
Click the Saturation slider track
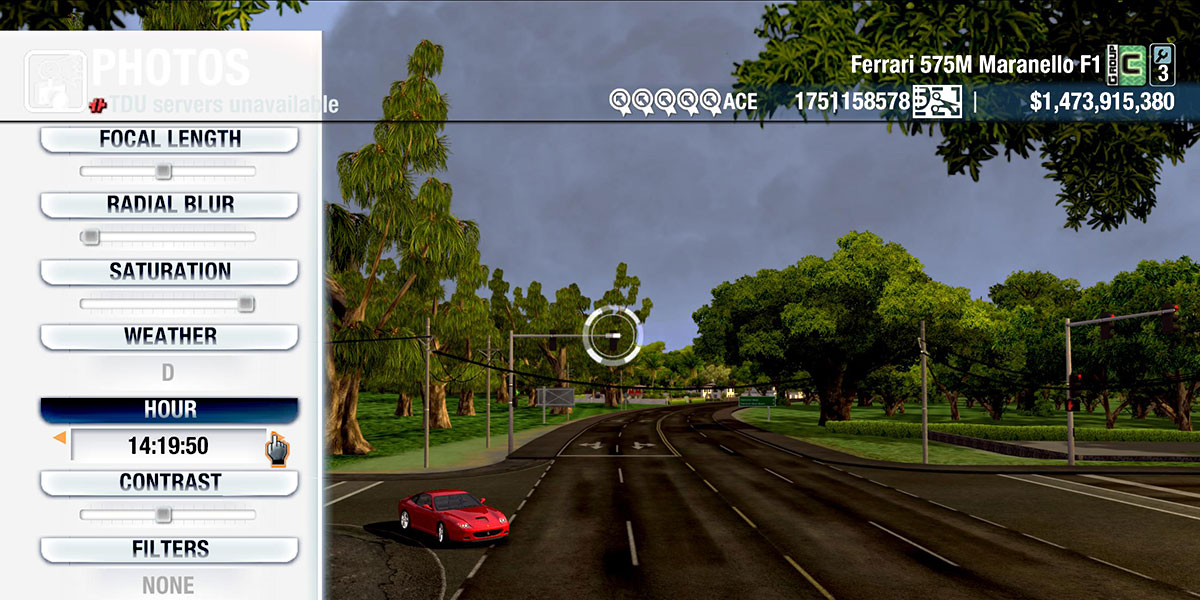point(168,304)
